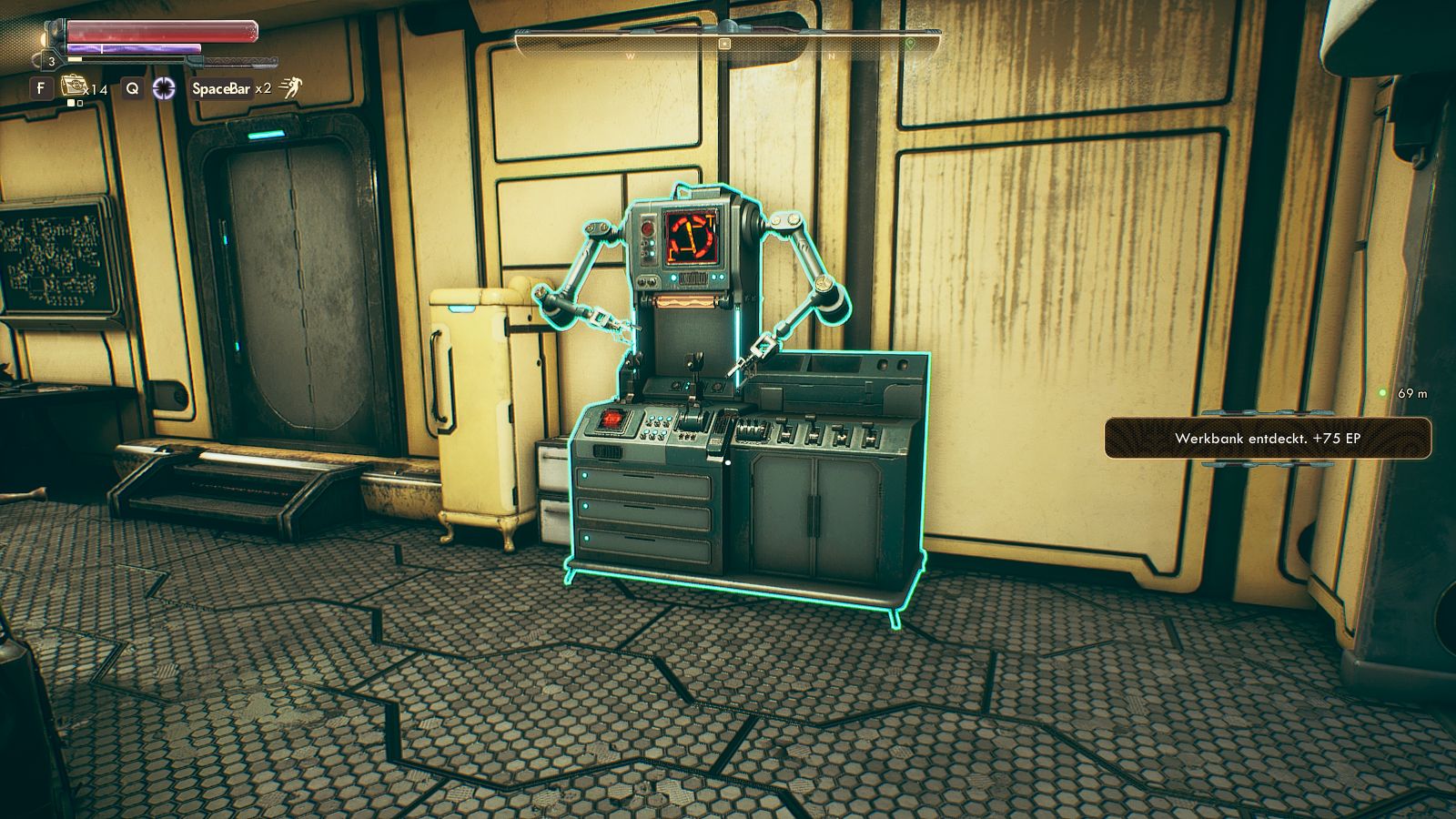1456x819 pixels.
Task: Select the Q time-dilation reticle icon
Action: 165,86
